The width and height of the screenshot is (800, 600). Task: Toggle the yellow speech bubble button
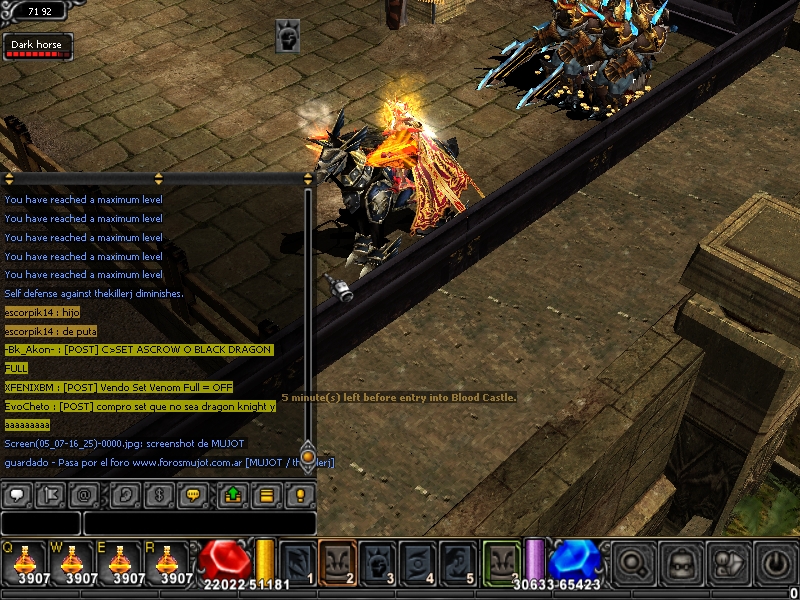click(x=194, y=494)
